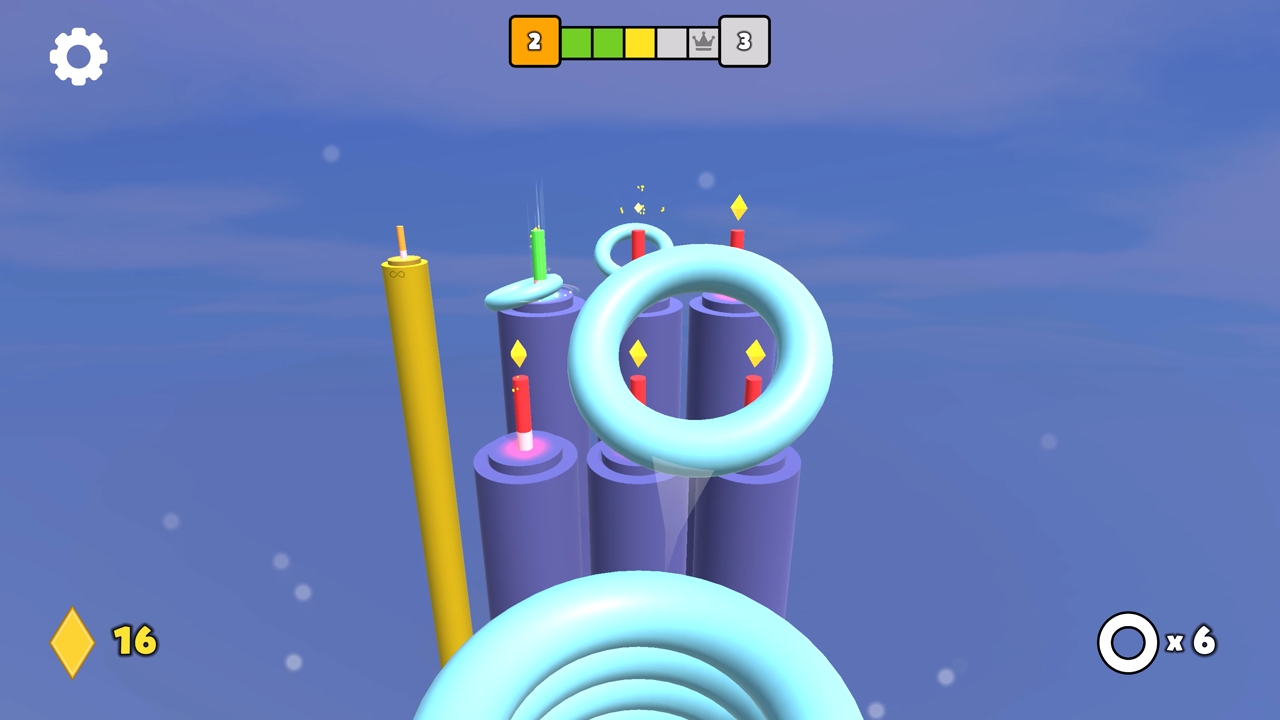This screenshot has height=720, width=1280.
Task: Click the gray level 3 badge
Action: (x=744, y=41)
